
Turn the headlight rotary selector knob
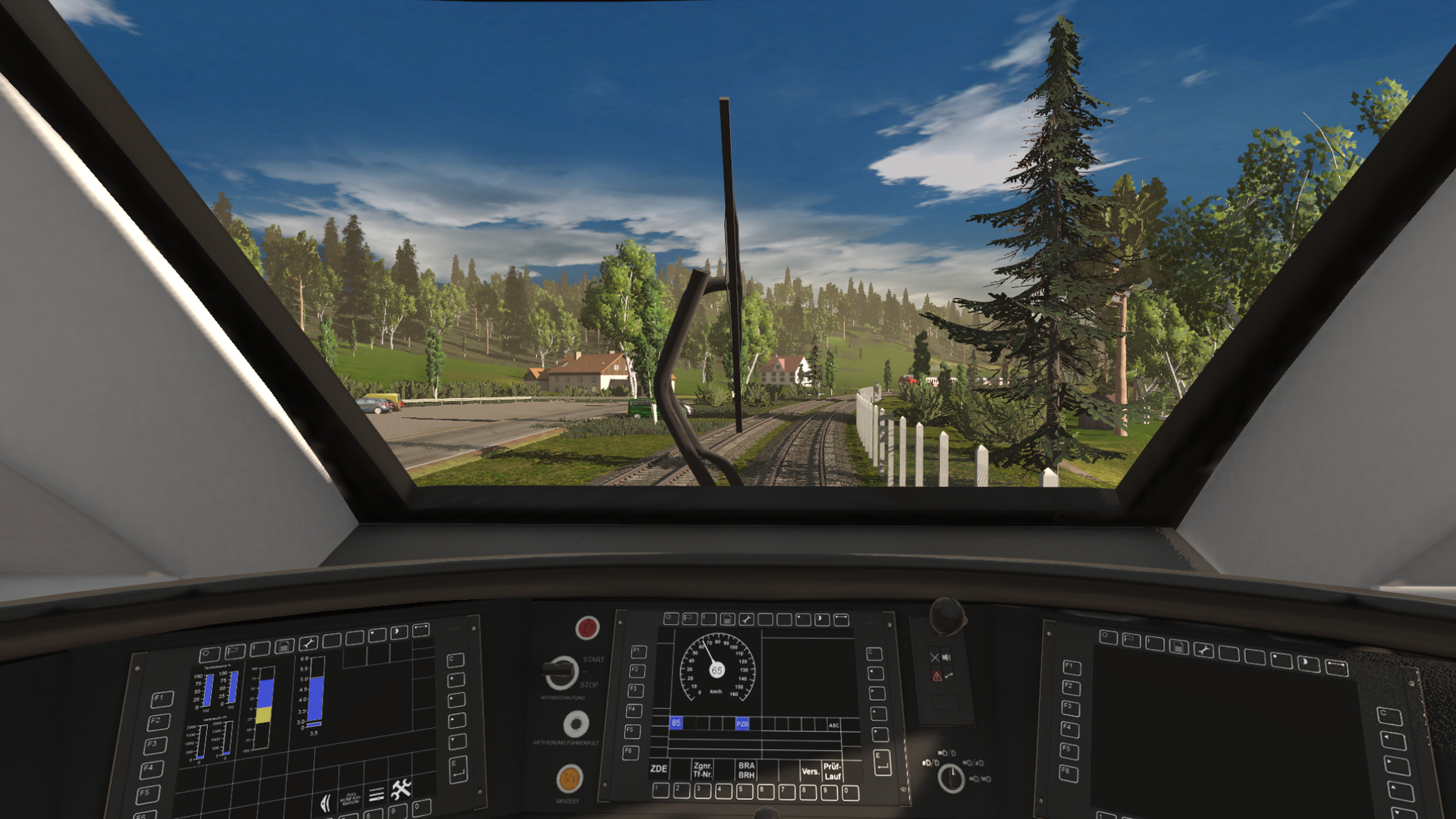point(950,778)
